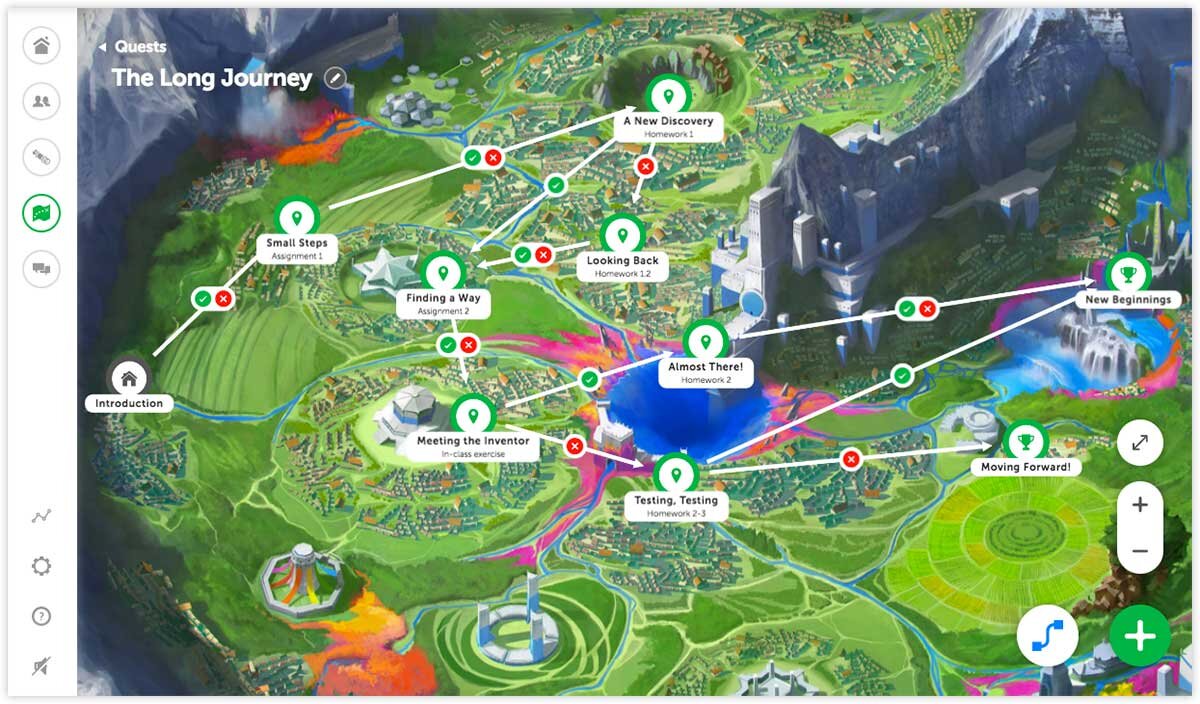Image resolution: width=1200 pixels, height=704 pixels.
Task: Select the Meeting the Inventor marker
Action: 472,415
